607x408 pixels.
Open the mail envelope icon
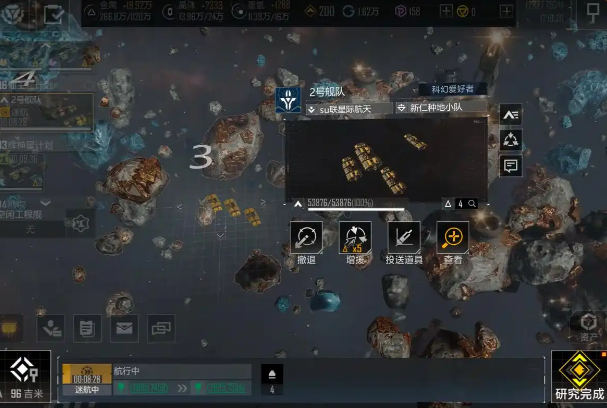coord(124,326)
